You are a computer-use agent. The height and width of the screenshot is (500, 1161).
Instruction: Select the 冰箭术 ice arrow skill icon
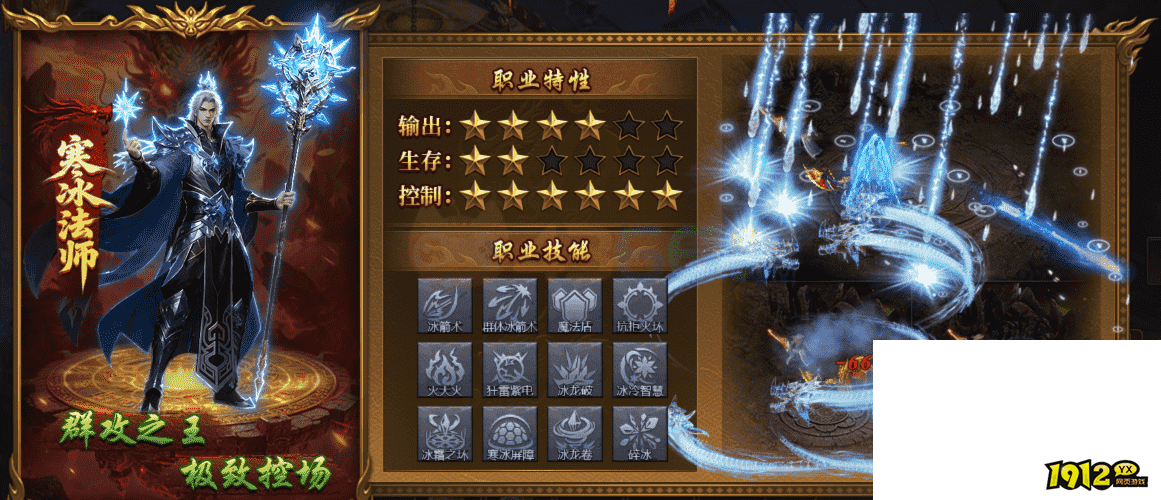click(x=445, y=305)
